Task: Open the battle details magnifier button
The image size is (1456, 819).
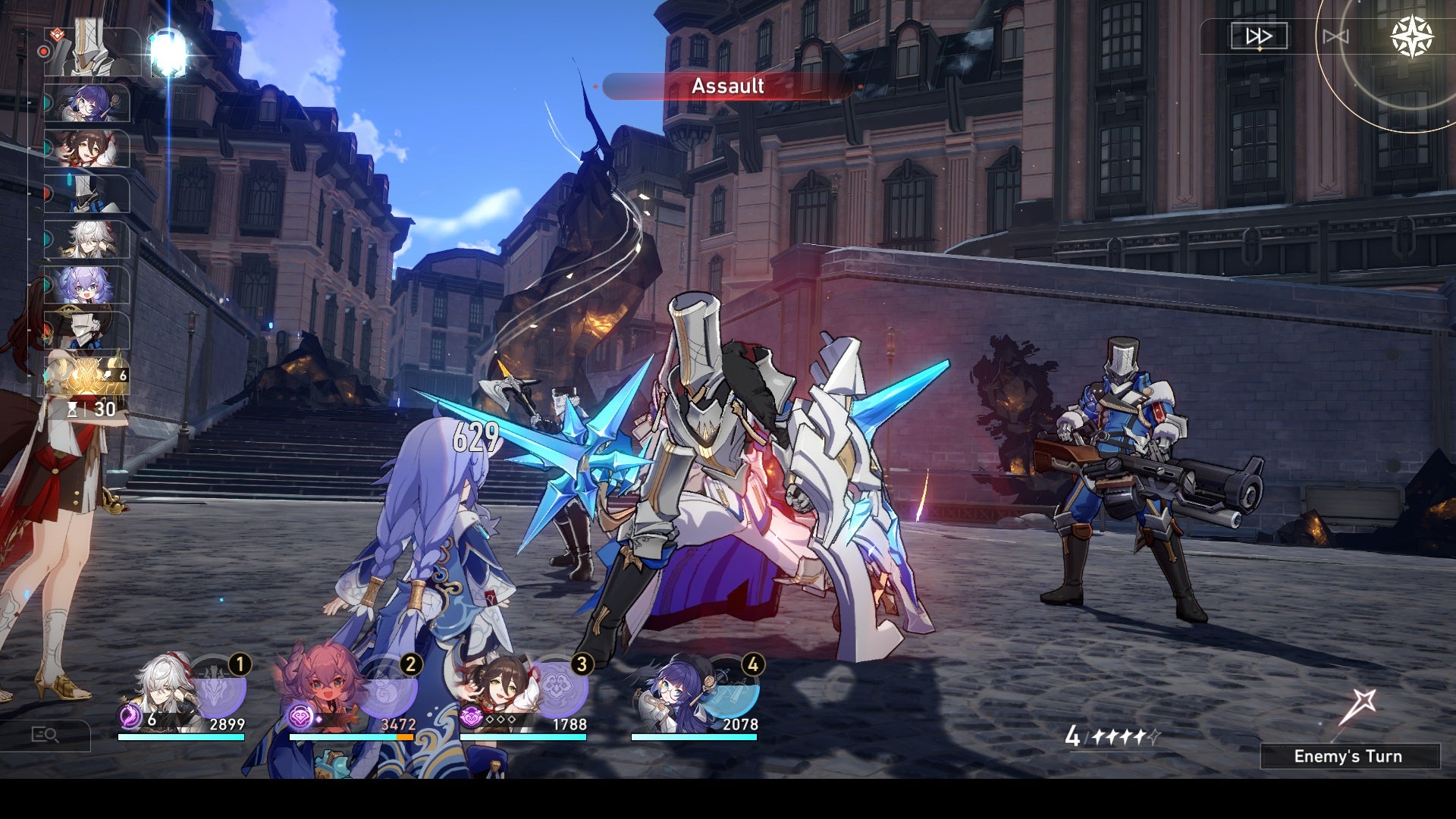Action: (45, 734)
